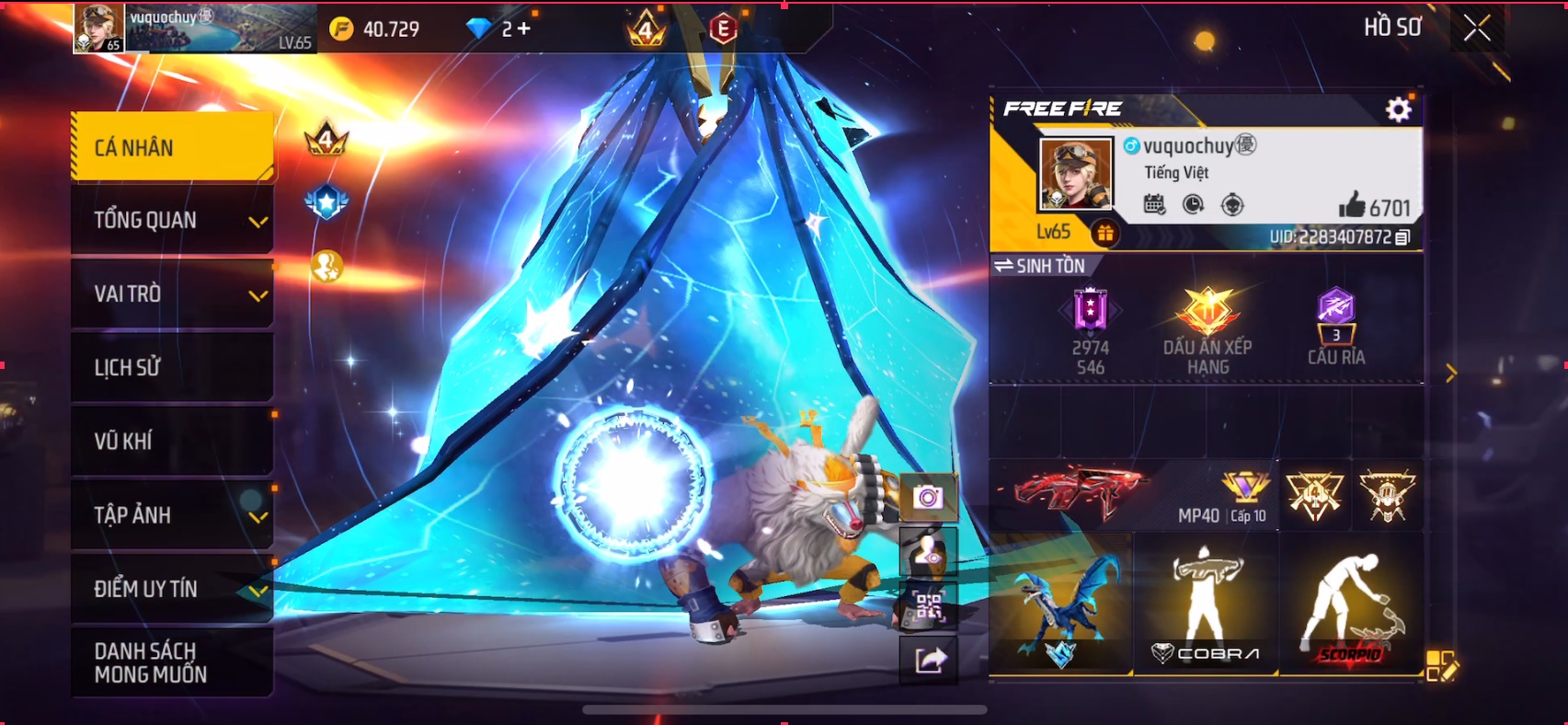
Task: Open the Vai Trò menu
Action: pyautogui.click(x=173, y=294)
